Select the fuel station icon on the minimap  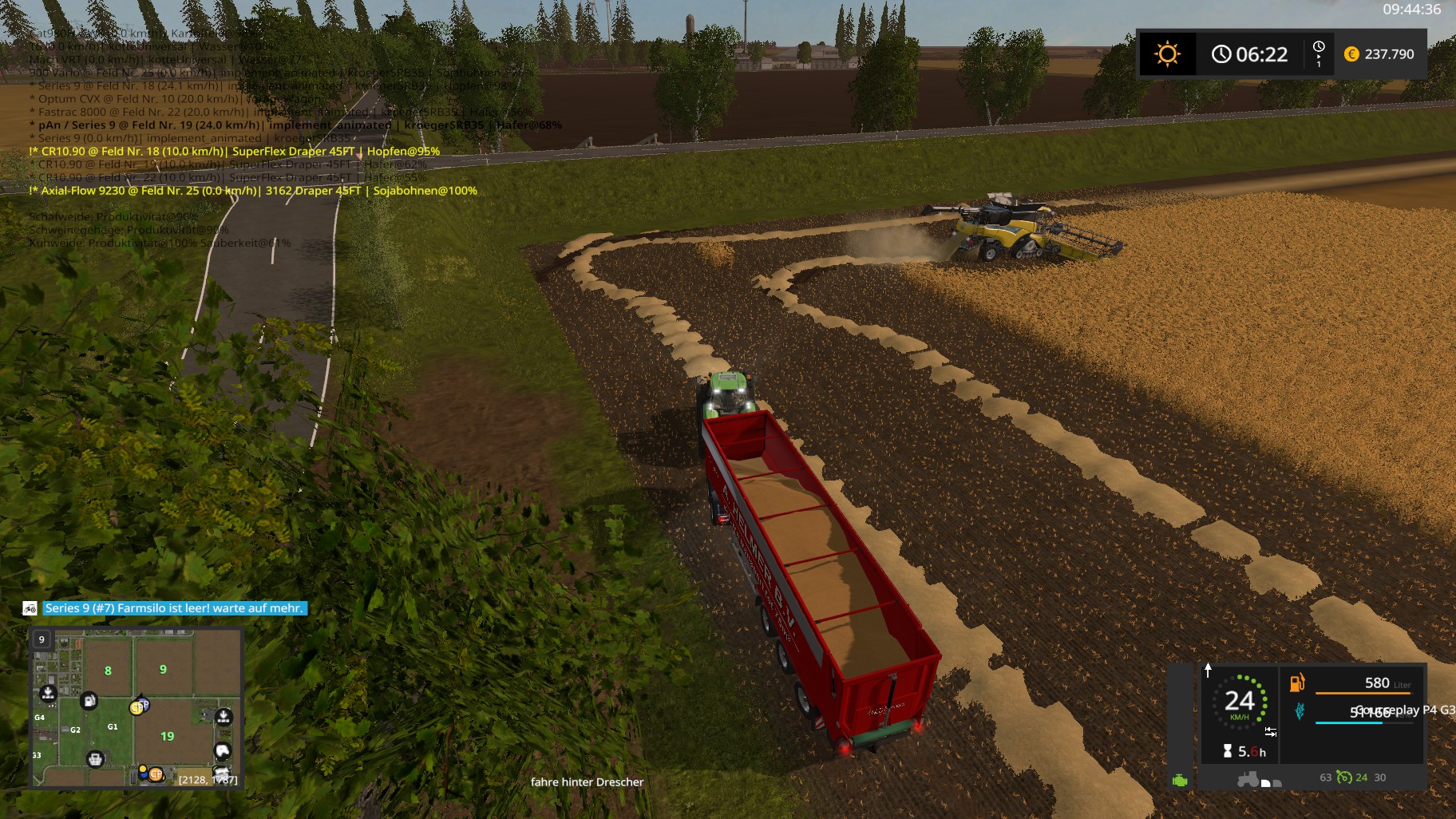(x=89, y=701)
